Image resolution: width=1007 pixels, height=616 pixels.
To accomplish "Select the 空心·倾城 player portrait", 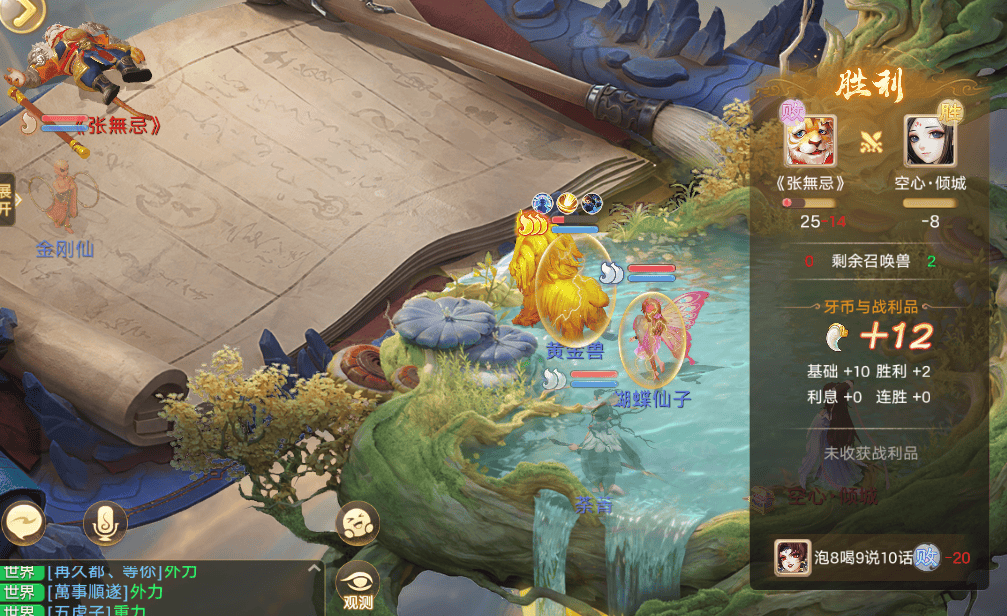I will tap(930, 141).
